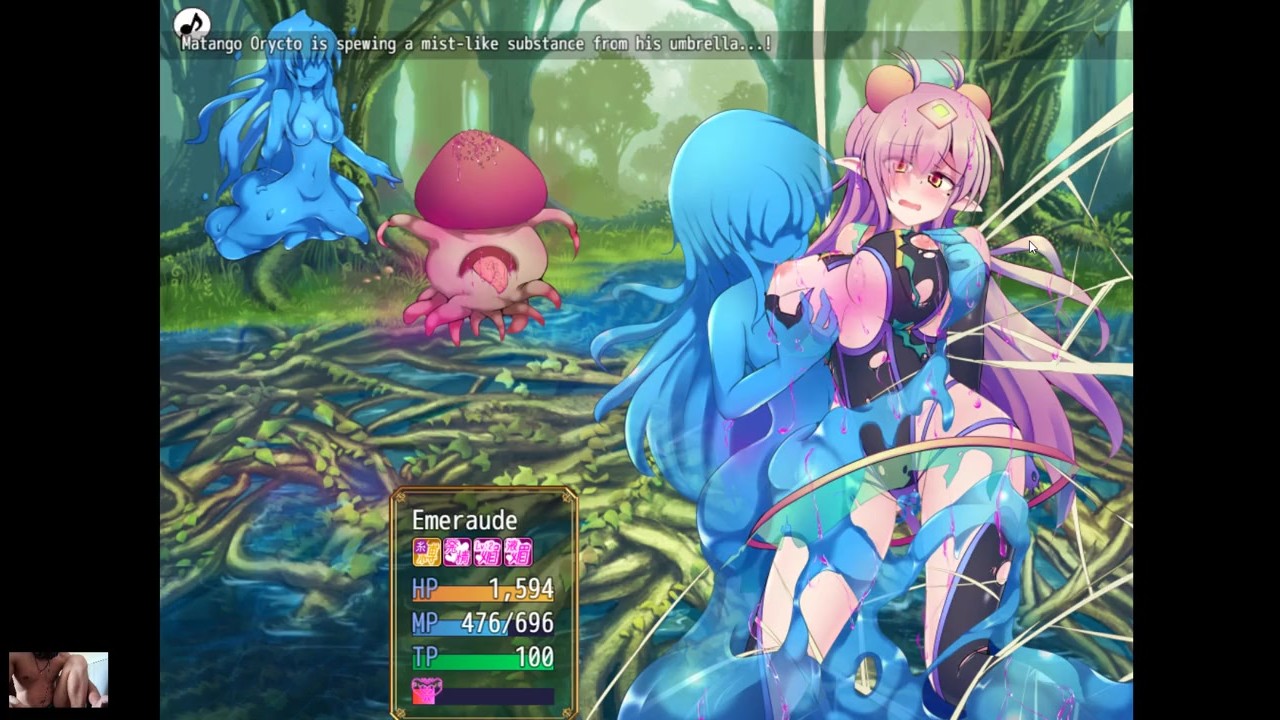This screenshot has height=720, width=1280.
Task: Open the webcam overlay thumbnail
Action: 58,680
